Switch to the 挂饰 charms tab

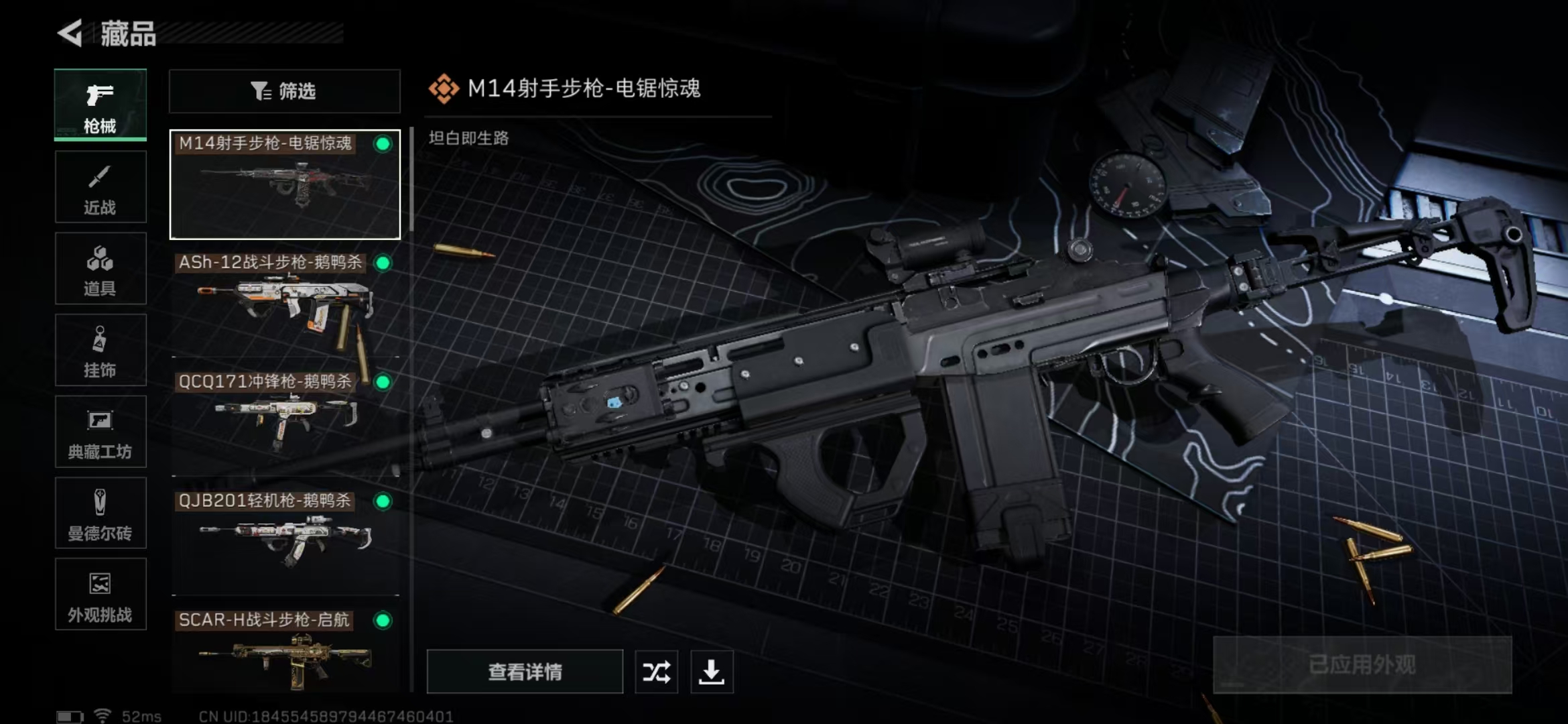[101, 350]
